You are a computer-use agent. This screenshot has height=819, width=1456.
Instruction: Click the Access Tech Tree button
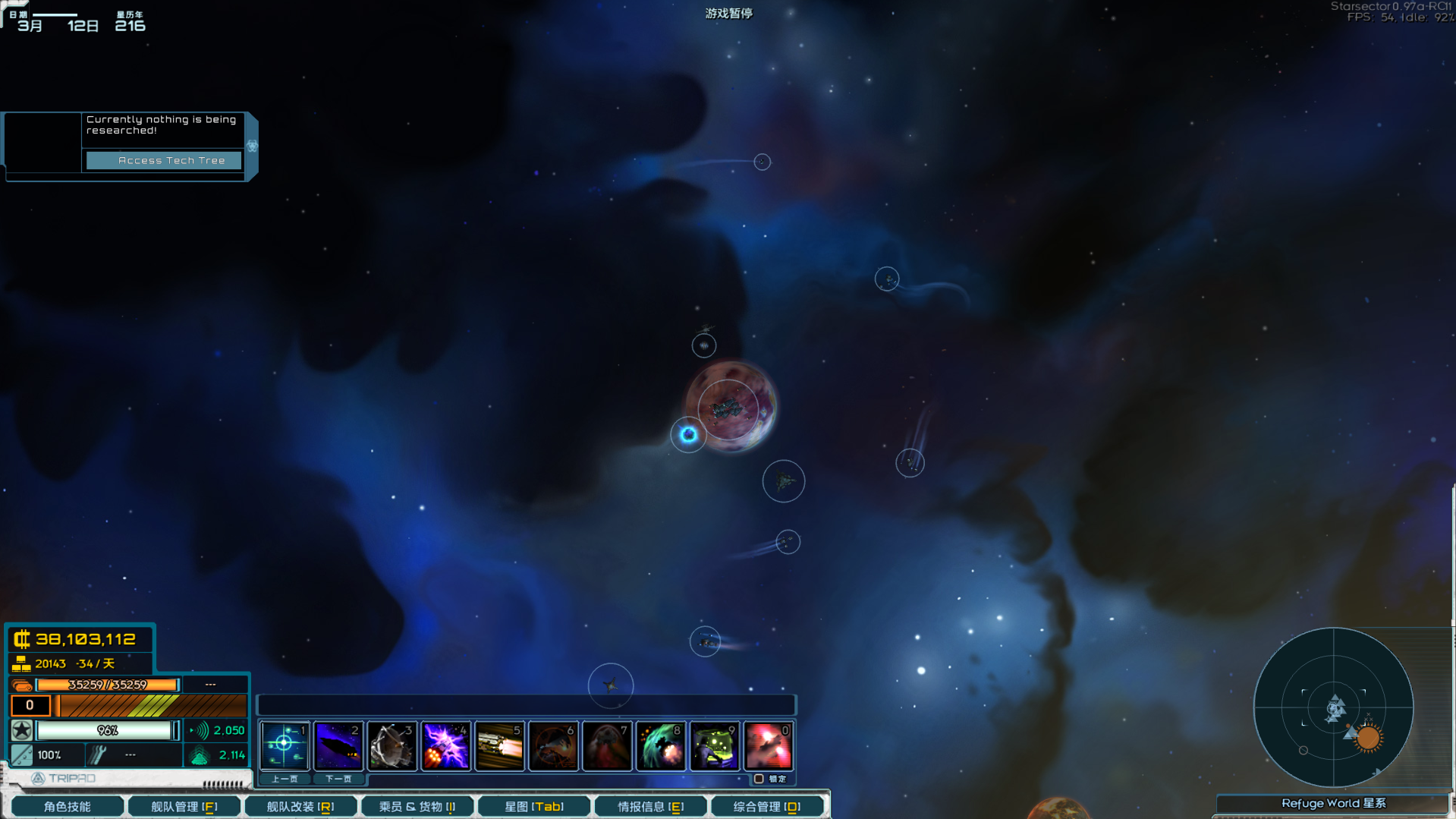[162, 160]
